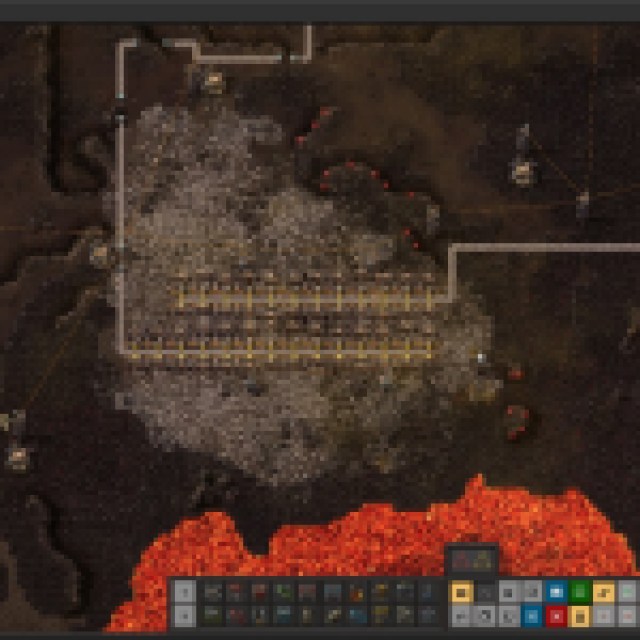
Task: Click the green shortcut bar button
Action: pyautogui.click(x=580, y=592)
